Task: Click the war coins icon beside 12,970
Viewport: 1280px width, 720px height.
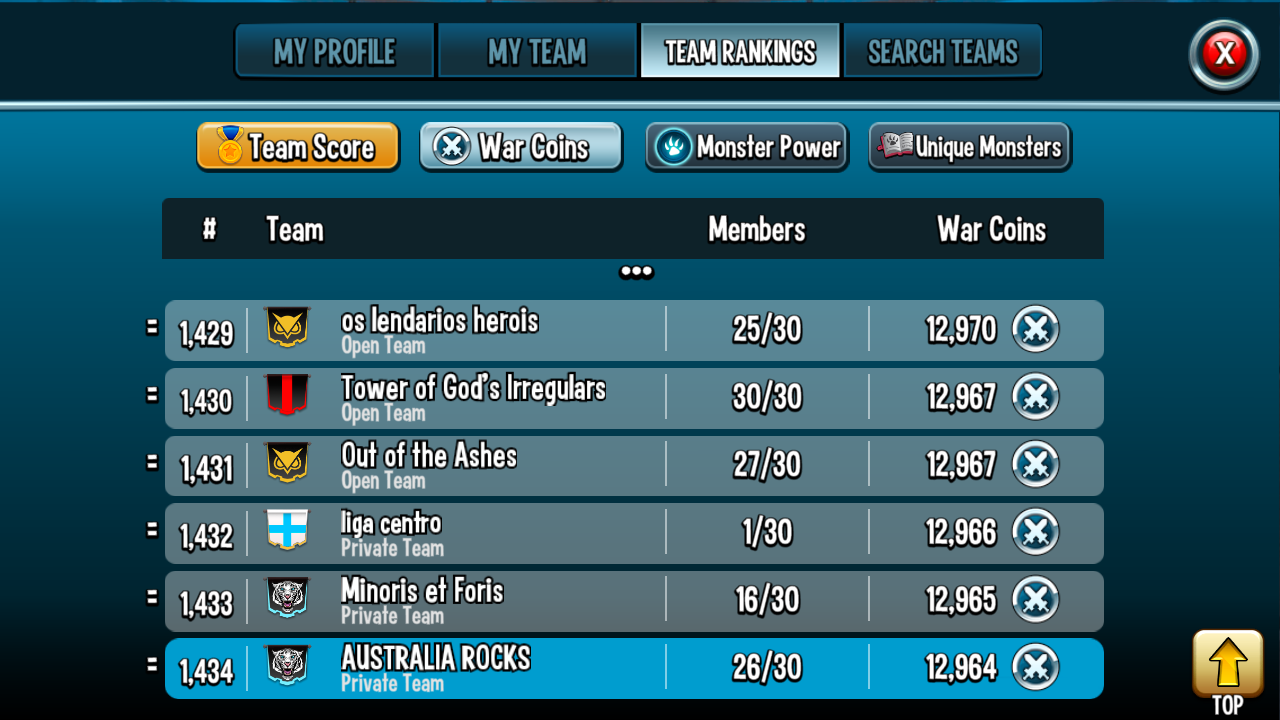Action: pyautogui.click(x=1036, y=328)
